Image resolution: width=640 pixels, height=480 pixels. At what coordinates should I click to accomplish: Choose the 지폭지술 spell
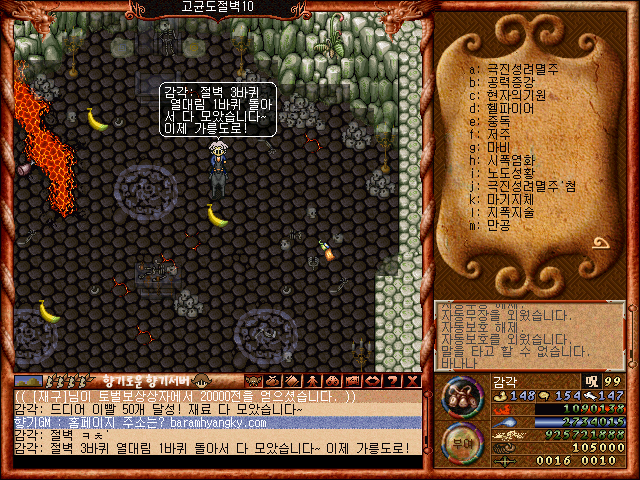512,213
